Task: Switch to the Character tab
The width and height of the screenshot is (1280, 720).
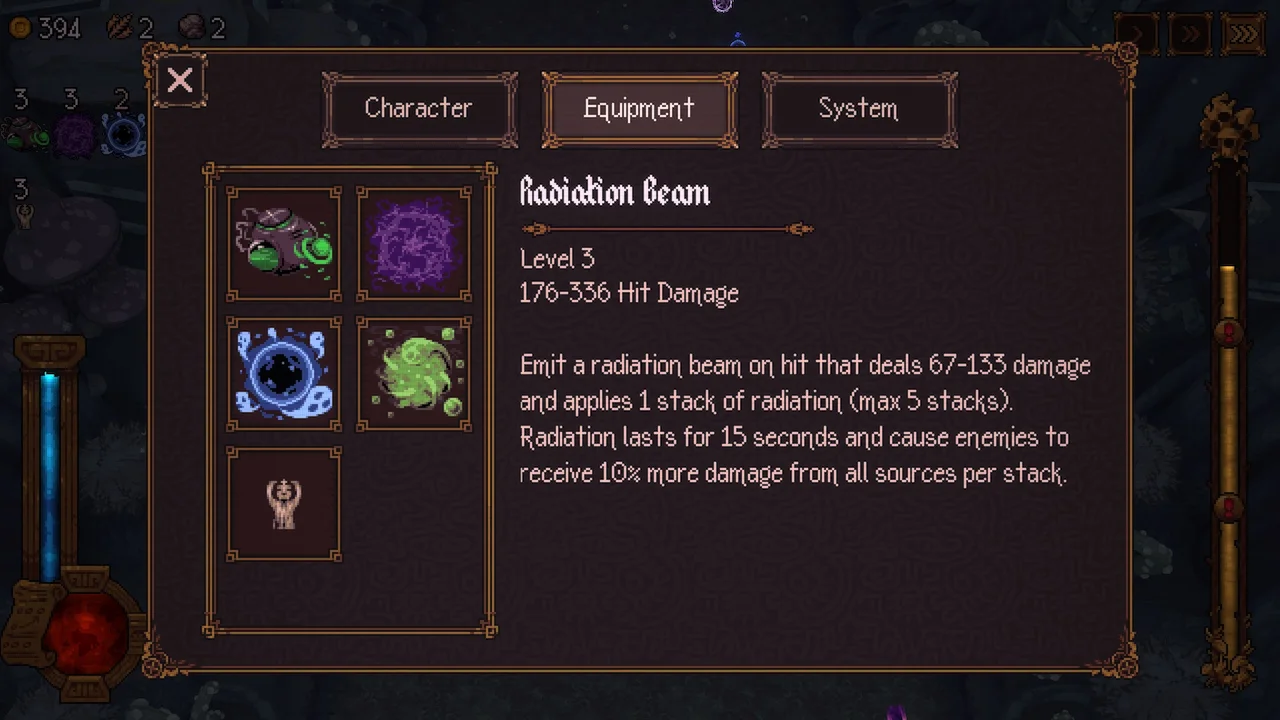Action: (419, 109)
